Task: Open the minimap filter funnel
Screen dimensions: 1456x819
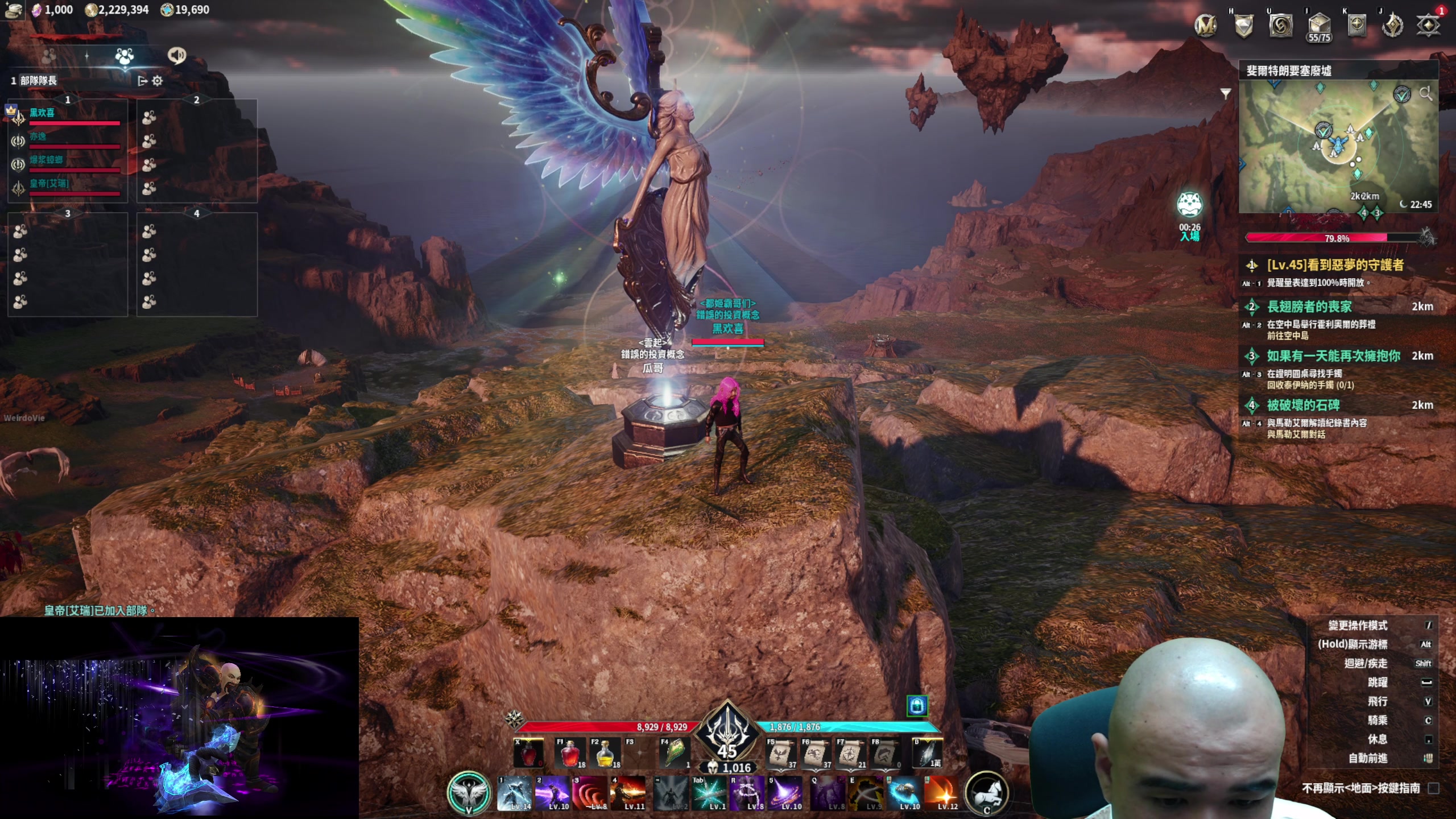Action: (1226, 93)
